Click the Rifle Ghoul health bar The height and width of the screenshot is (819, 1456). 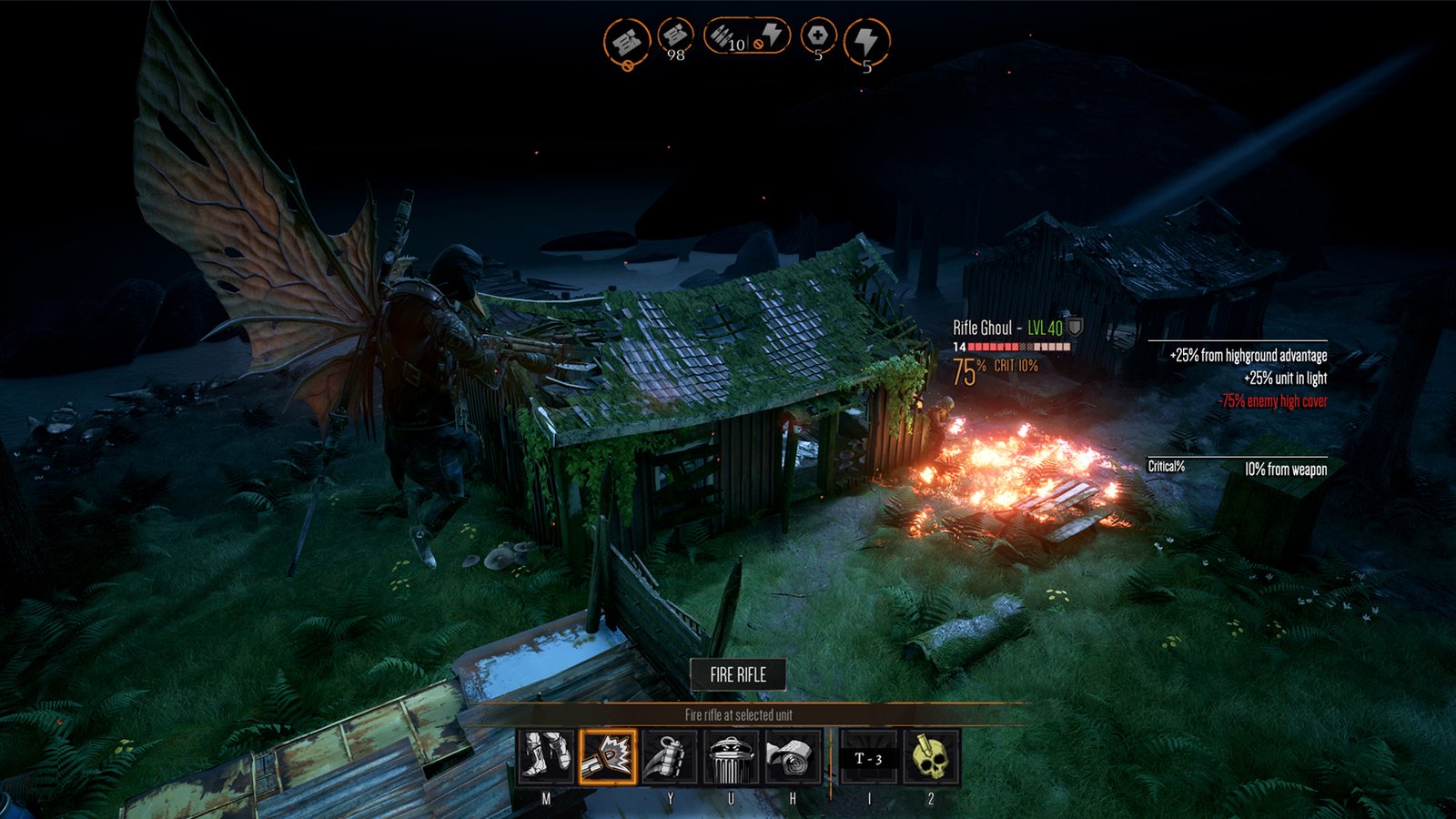[x=1010, y=349]
